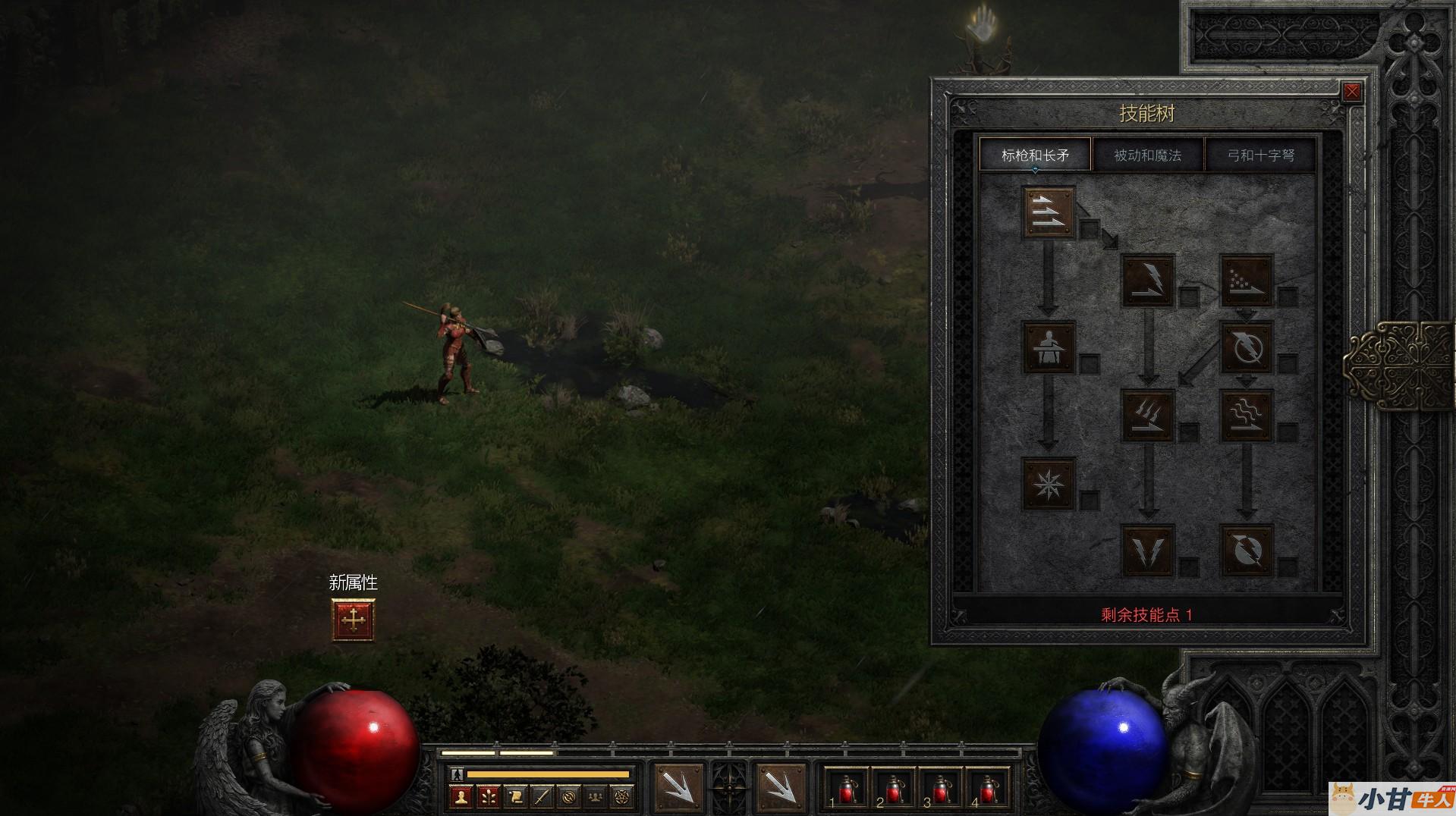The width and height of the screenshot is (1456, 816).
Task: Close the skill tree panel
Action: 1351,93
